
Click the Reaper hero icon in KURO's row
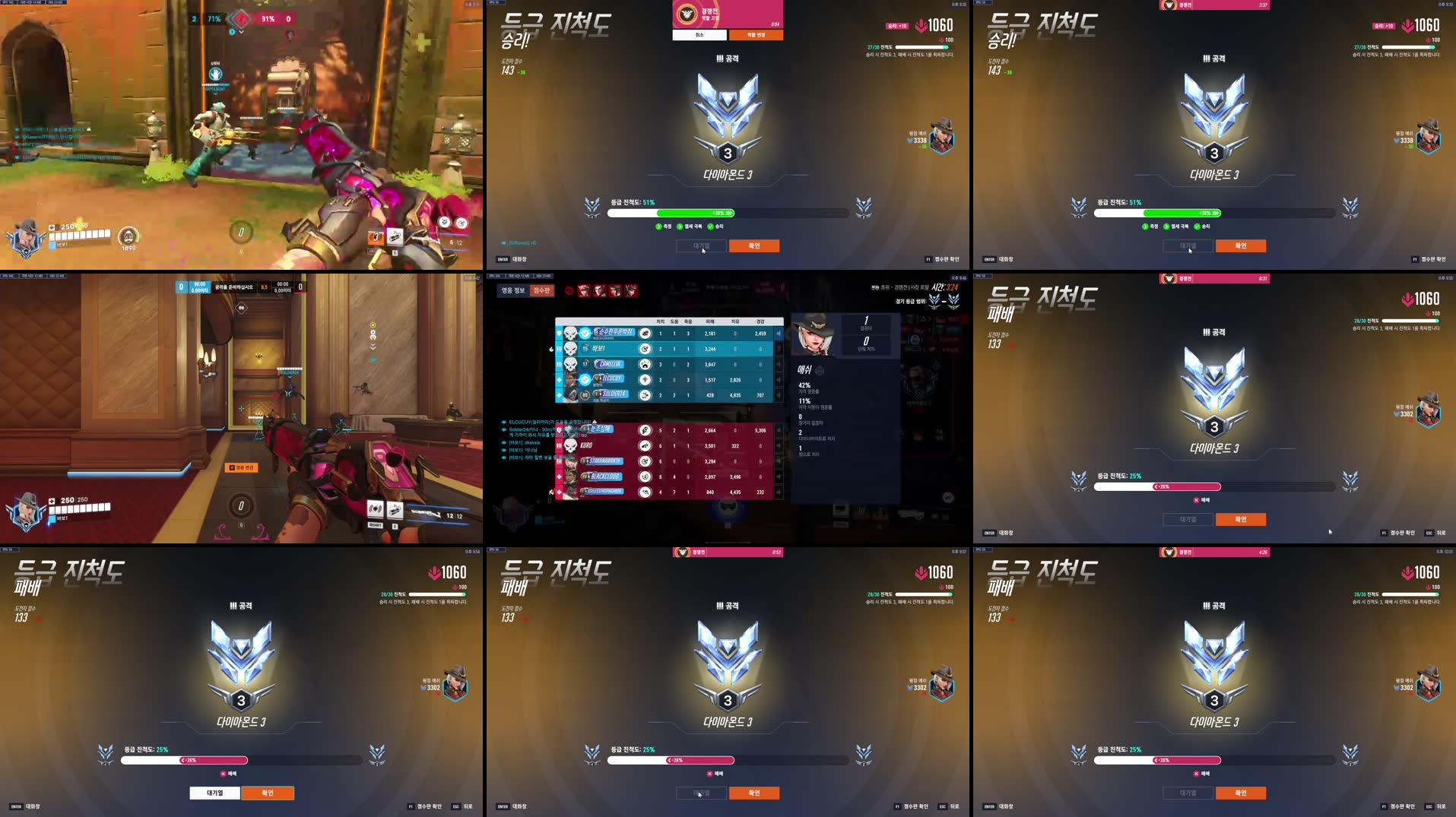pyautogui.click(x=646, y=446)
